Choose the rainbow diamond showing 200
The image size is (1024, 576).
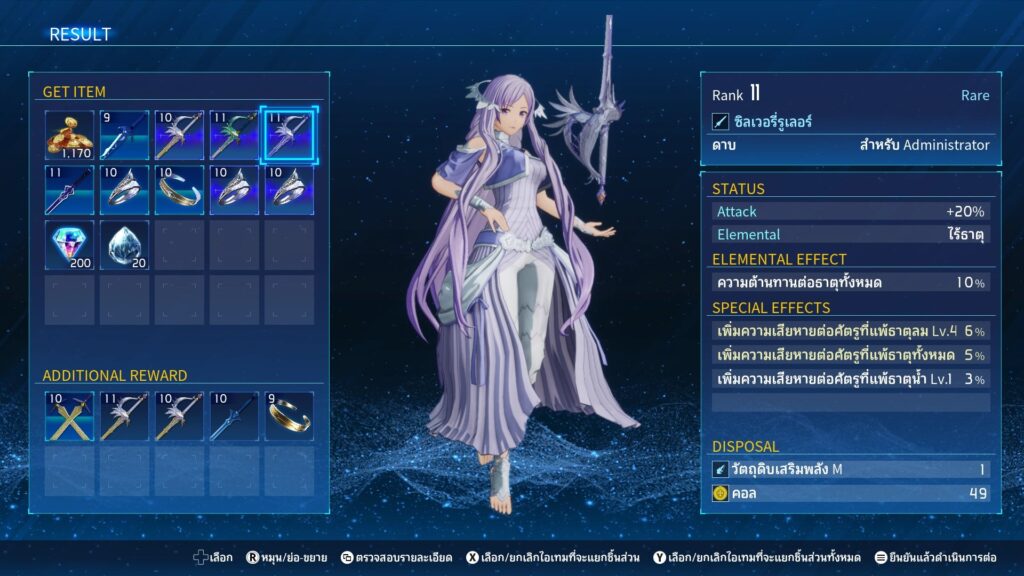(70, 246)
